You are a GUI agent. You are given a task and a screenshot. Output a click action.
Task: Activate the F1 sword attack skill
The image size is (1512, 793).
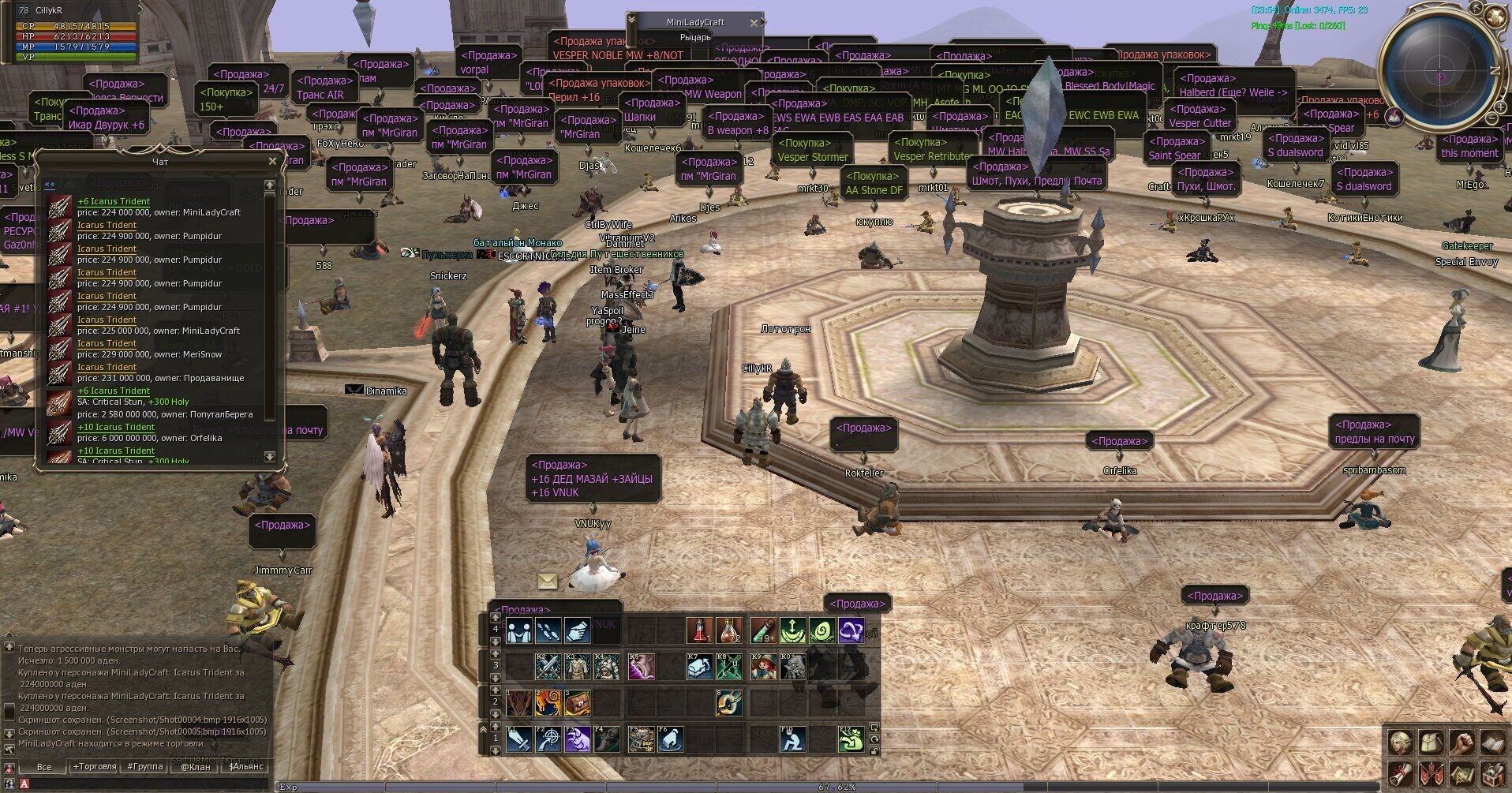click(518, 740)
